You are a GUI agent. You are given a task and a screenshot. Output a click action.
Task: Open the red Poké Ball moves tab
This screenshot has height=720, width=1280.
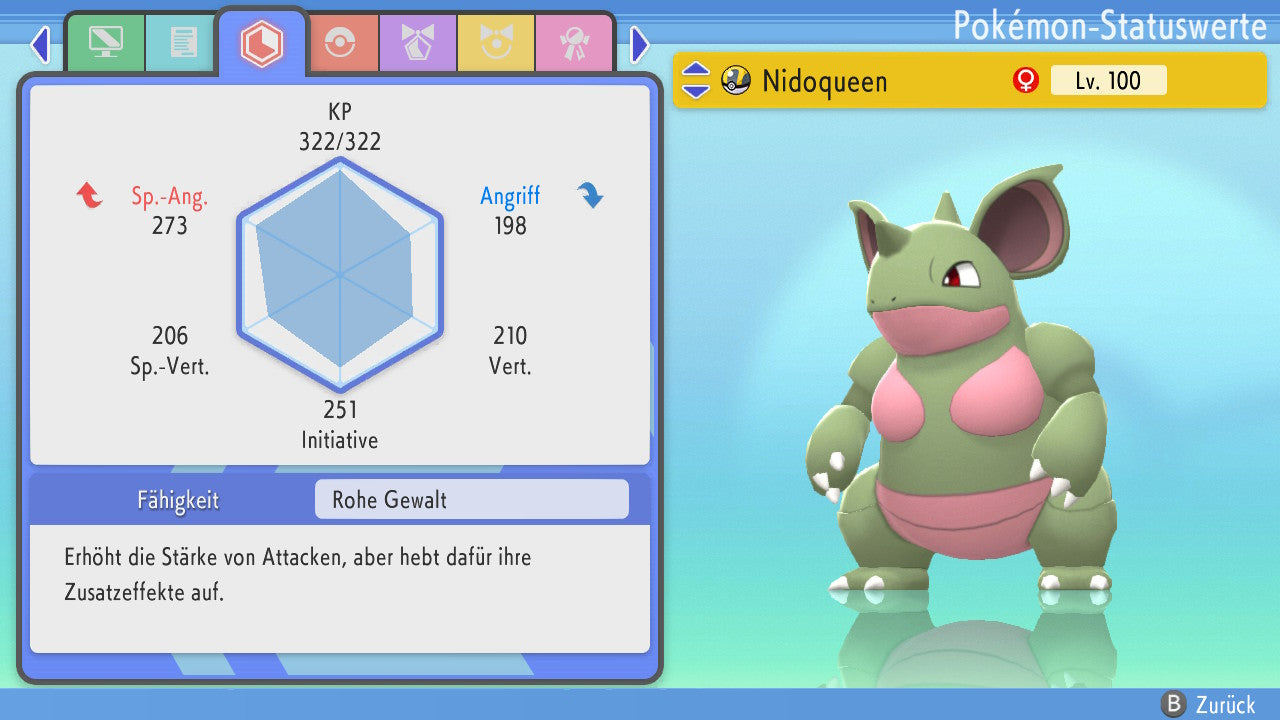(340, 43)
